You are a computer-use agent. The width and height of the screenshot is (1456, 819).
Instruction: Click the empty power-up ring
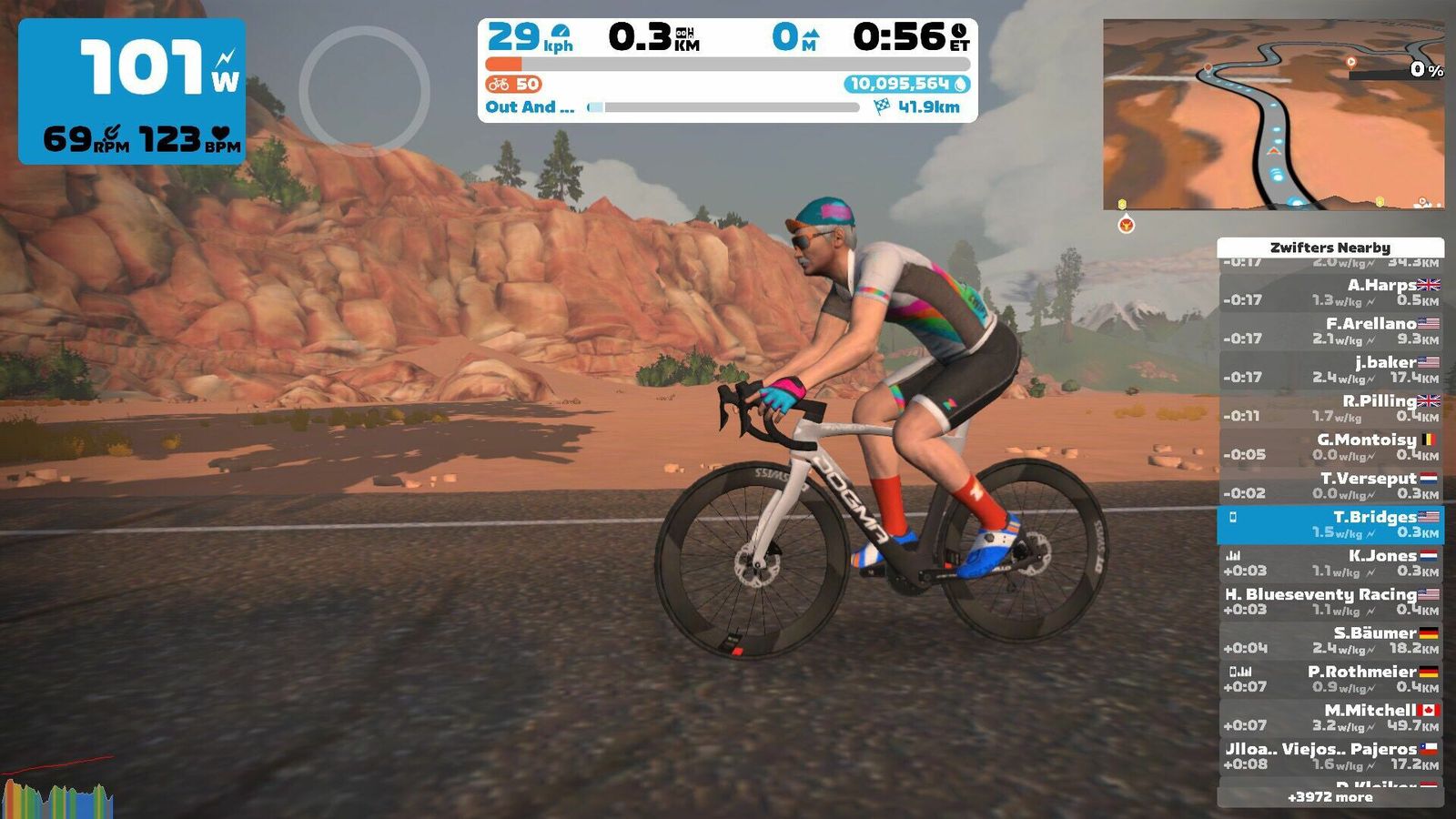(364, 91)
